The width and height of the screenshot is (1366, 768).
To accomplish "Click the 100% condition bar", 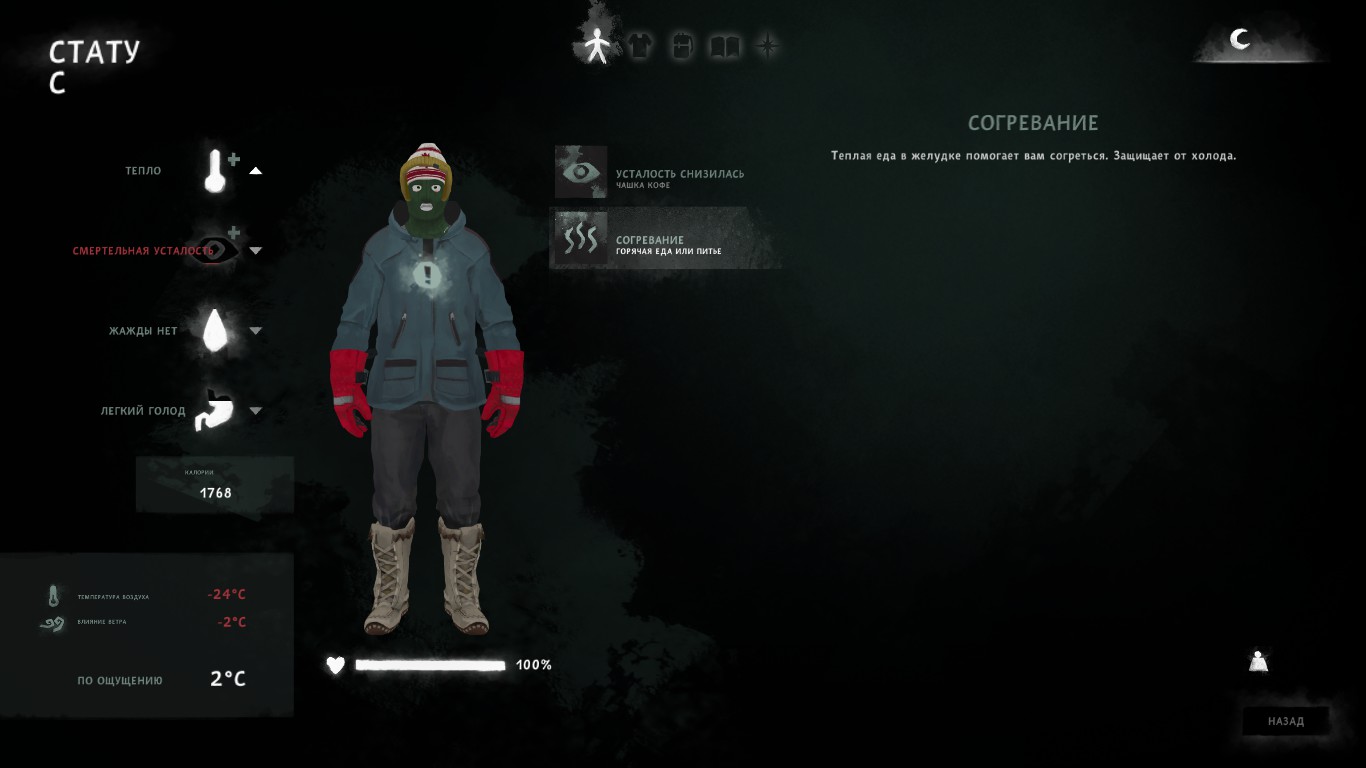I will tap(430, 665).
